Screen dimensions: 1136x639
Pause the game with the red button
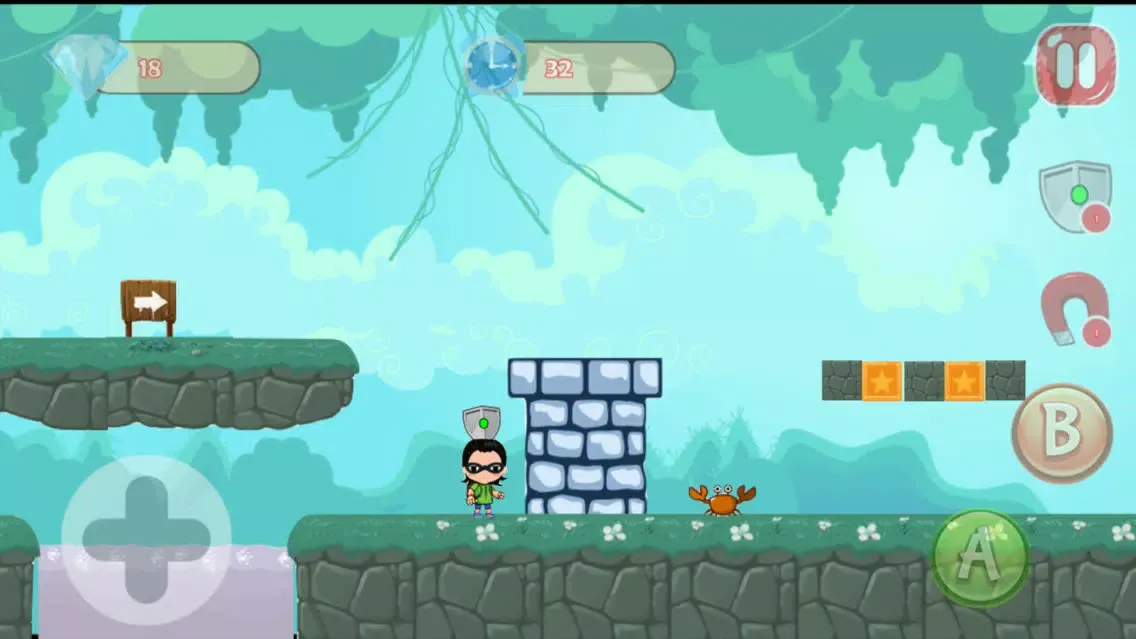coord(1075,65)
